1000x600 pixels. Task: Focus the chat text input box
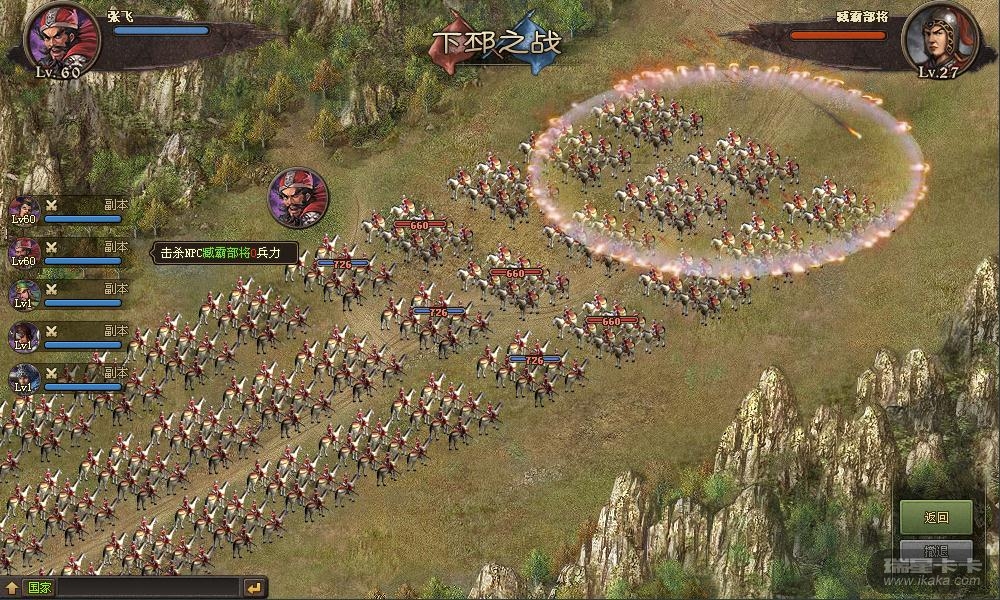click(148, 587)
